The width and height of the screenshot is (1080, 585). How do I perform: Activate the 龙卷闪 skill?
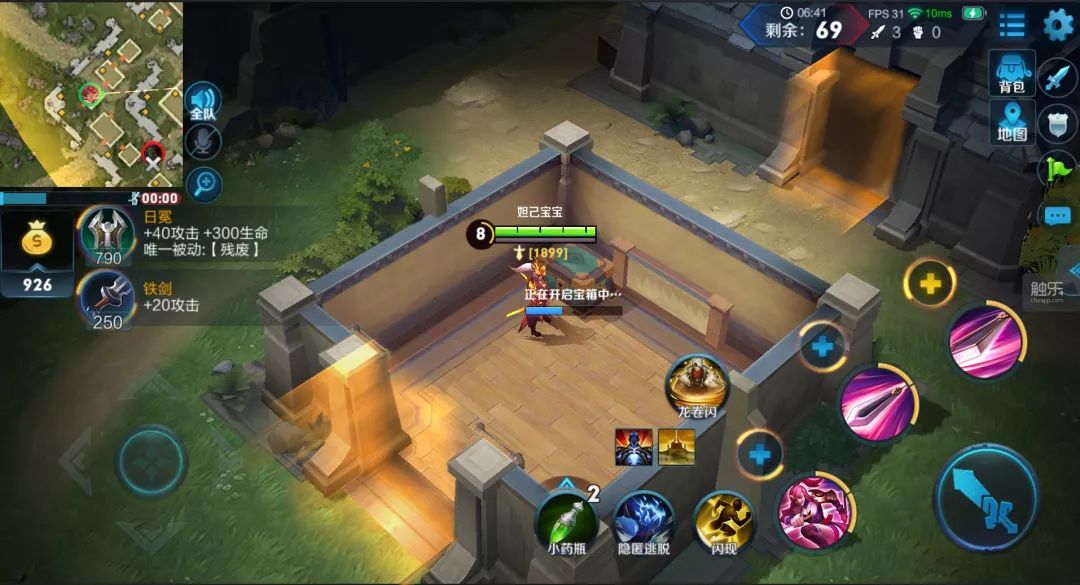coord(697,383)
